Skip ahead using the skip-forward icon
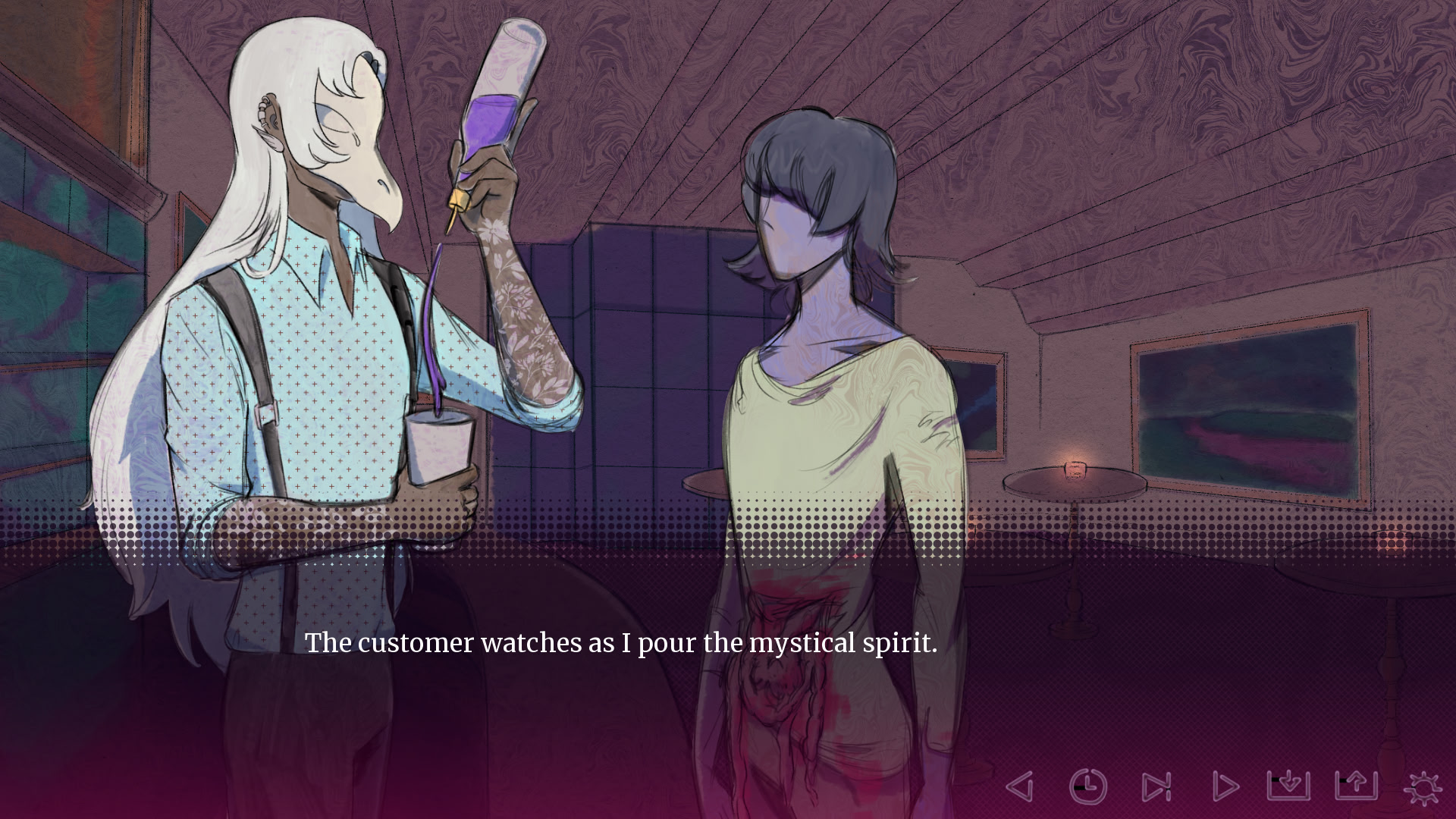The image size is (1456, 819). coord(1156,786)
